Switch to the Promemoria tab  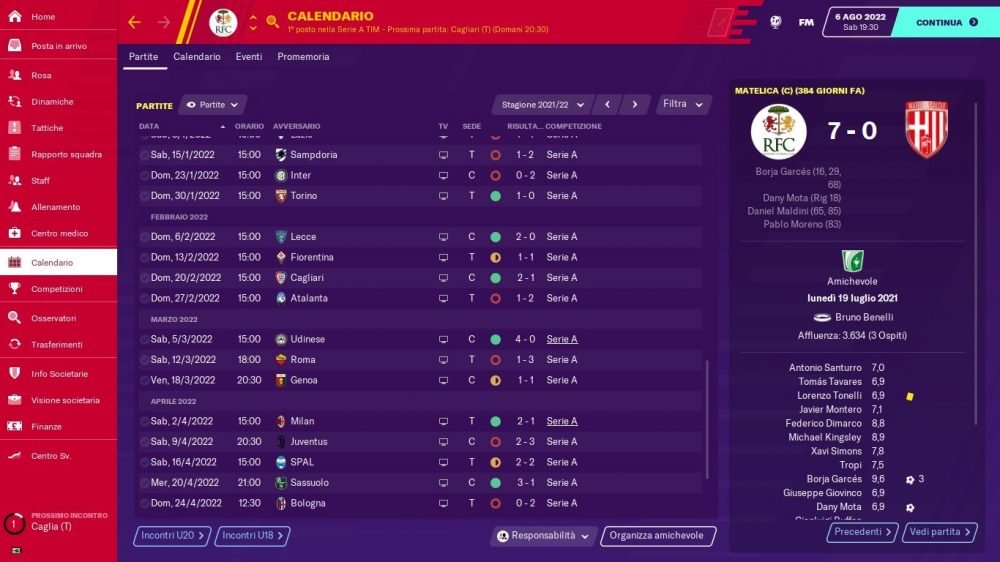[x=303, y=57]
